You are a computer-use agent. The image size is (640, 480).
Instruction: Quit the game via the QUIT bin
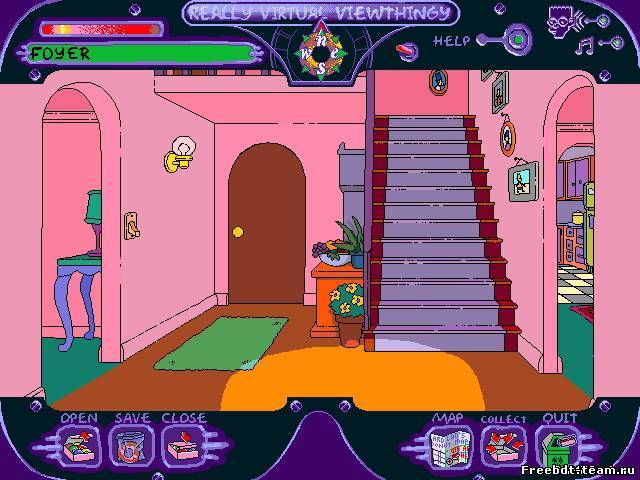click(557, 444)
